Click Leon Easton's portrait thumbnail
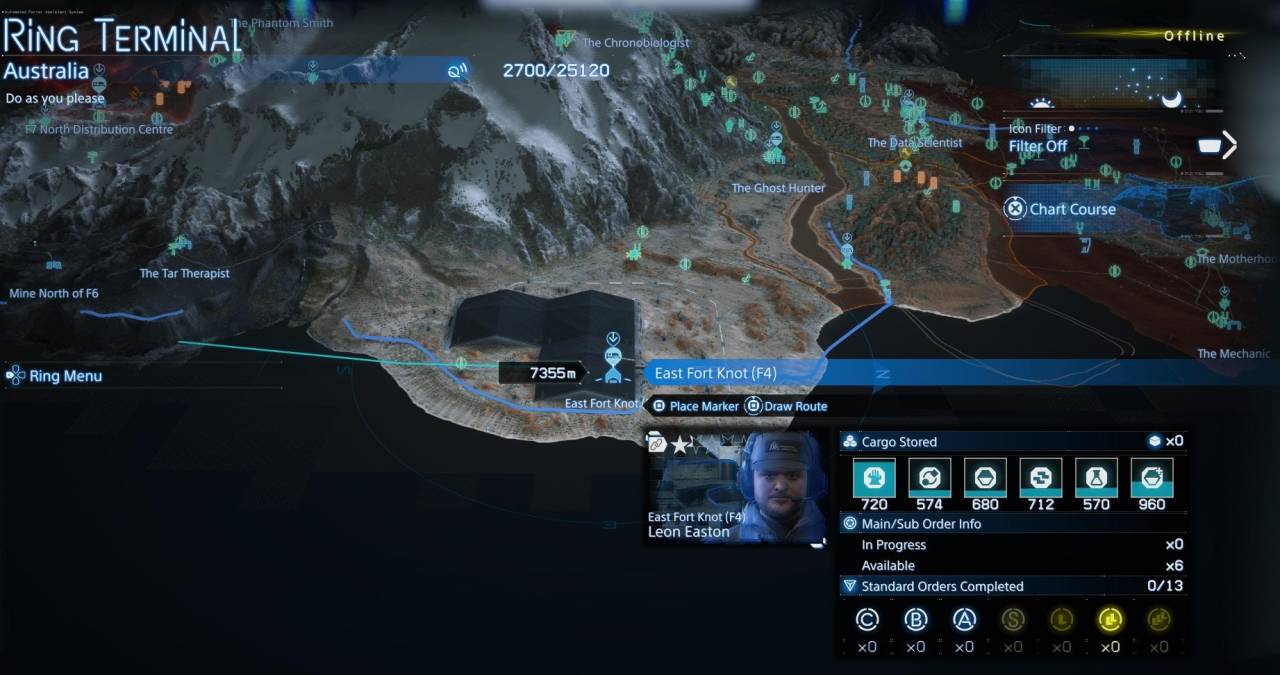The width and height of the screenshot is (1280, 675). (x=782, y=486)
